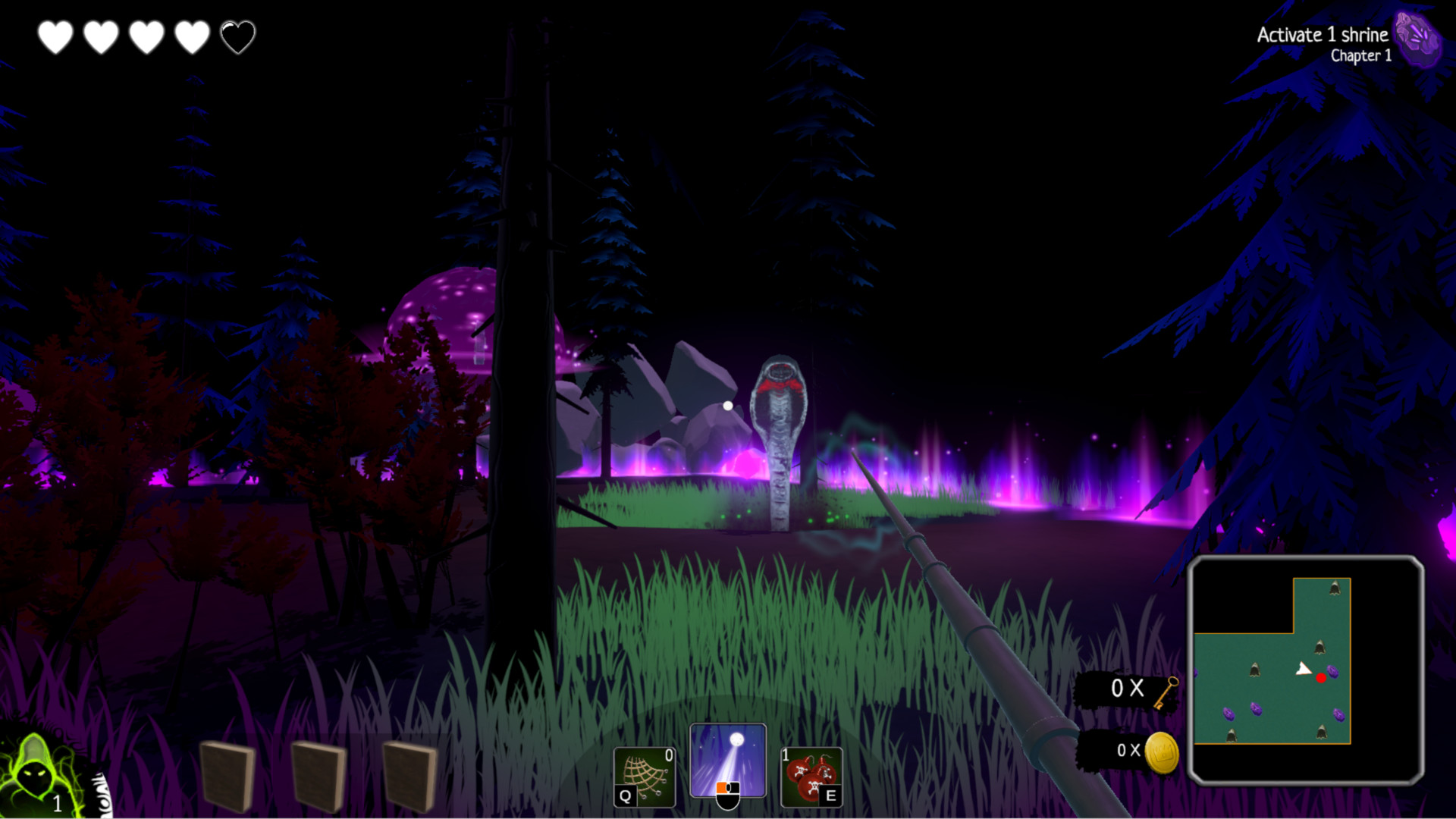Select the spider web ability icon

[x=644, y=777]
